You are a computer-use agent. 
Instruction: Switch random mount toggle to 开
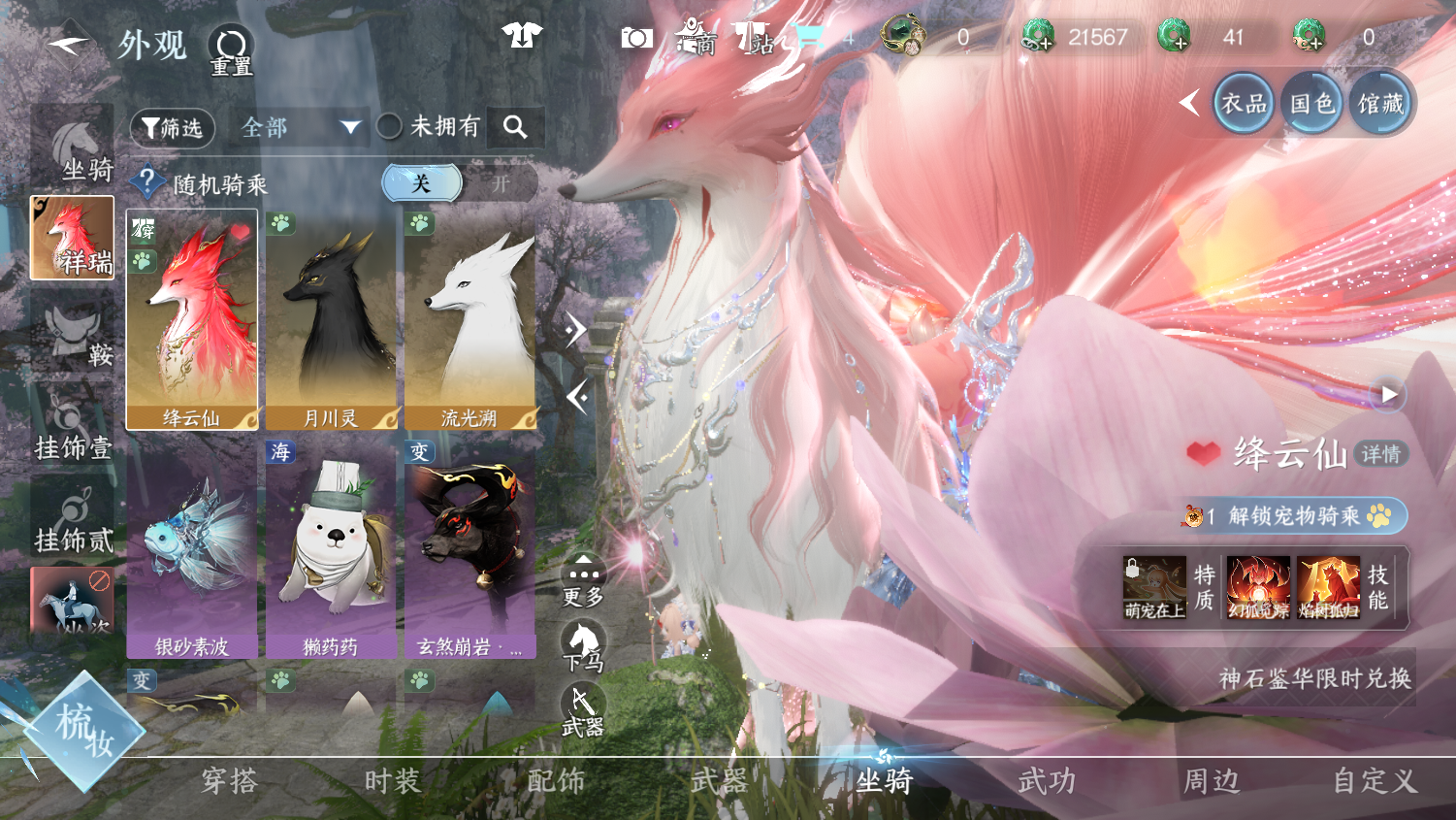(x=501, y=183)
